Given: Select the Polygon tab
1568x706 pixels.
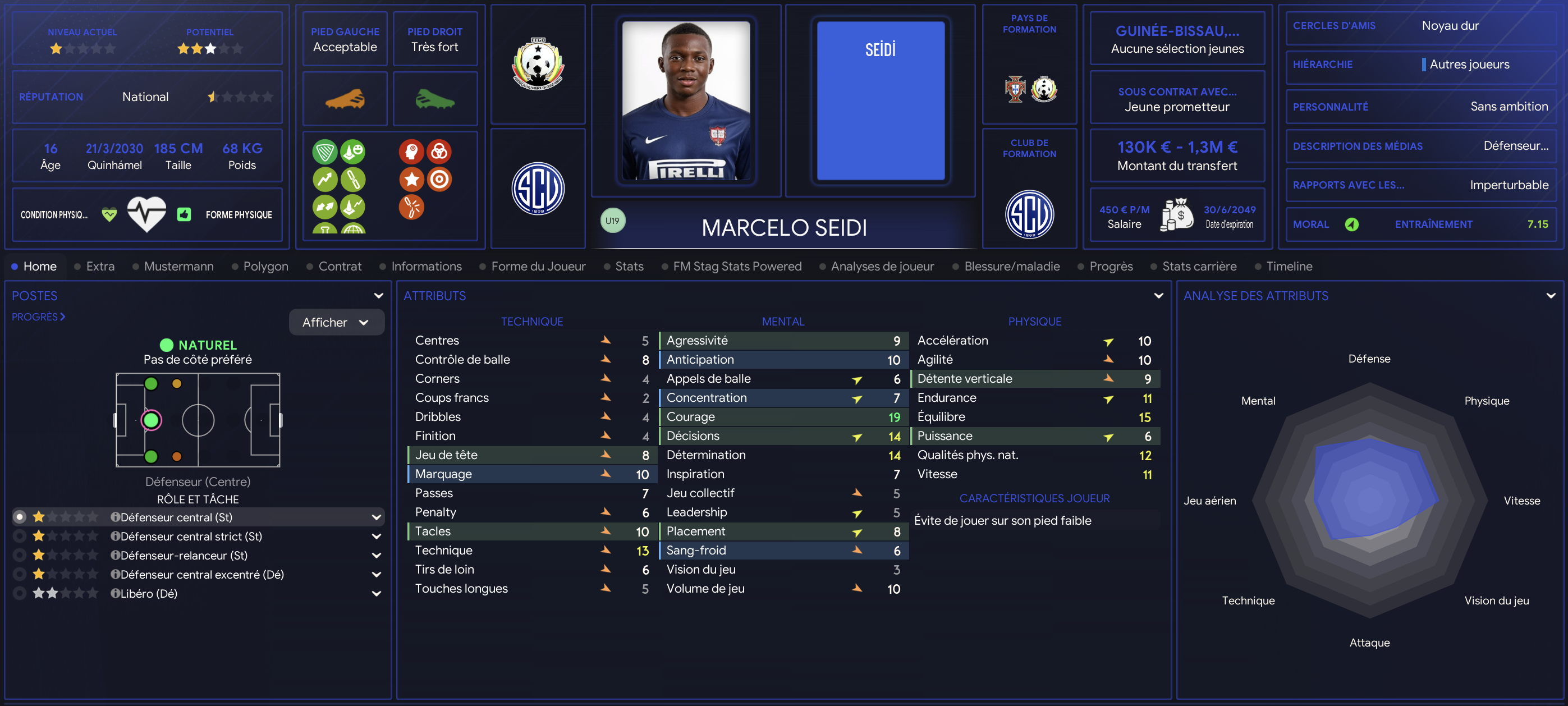Looking at the screenshot, I should pos(265,266).
